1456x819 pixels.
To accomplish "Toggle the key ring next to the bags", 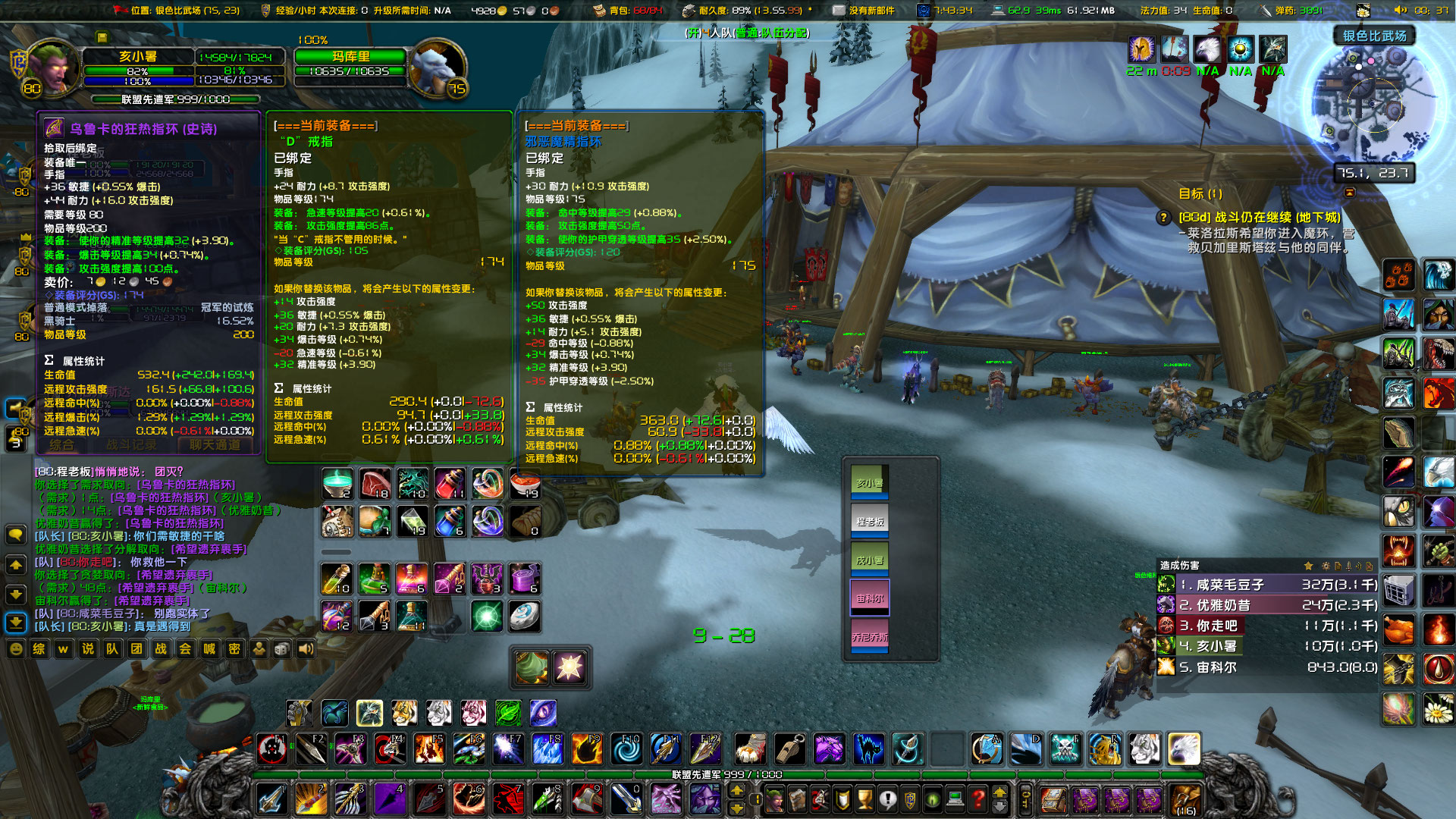I will point(1025,802).
